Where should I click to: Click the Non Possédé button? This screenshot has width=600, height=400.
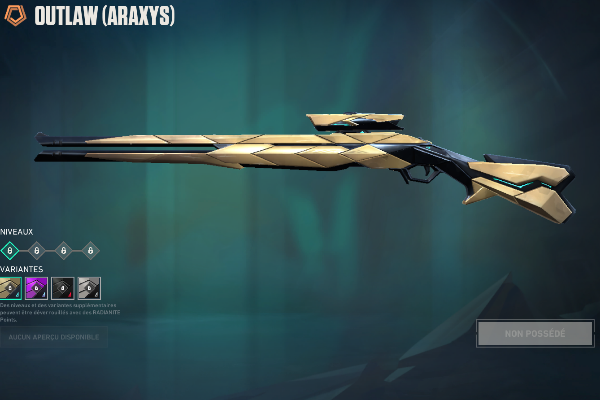click(535, 334)
